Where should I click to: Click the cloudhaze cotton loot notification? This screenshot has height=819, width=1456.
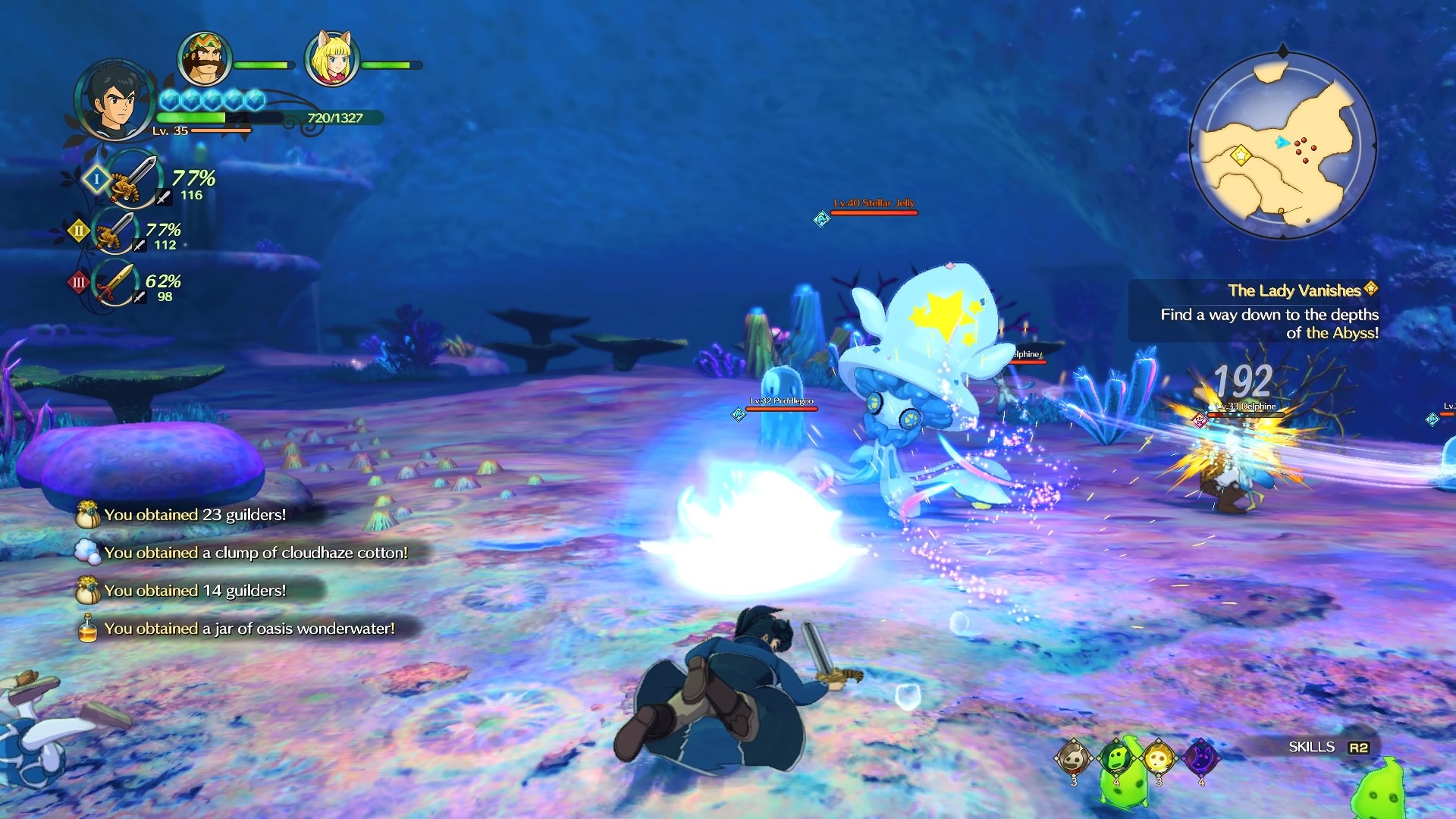[255, 553]
